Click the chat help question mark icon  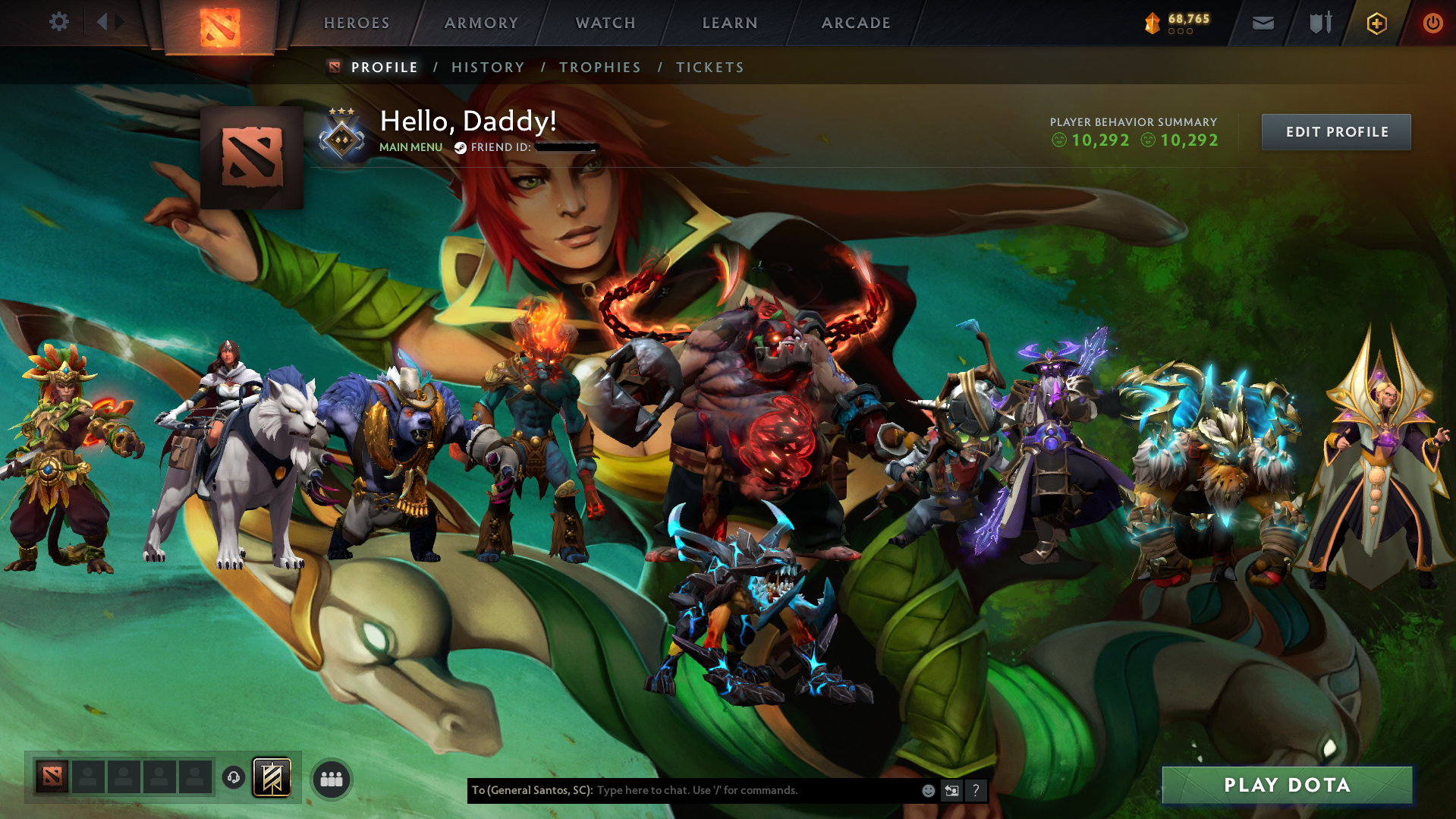(x=976, y=790)
